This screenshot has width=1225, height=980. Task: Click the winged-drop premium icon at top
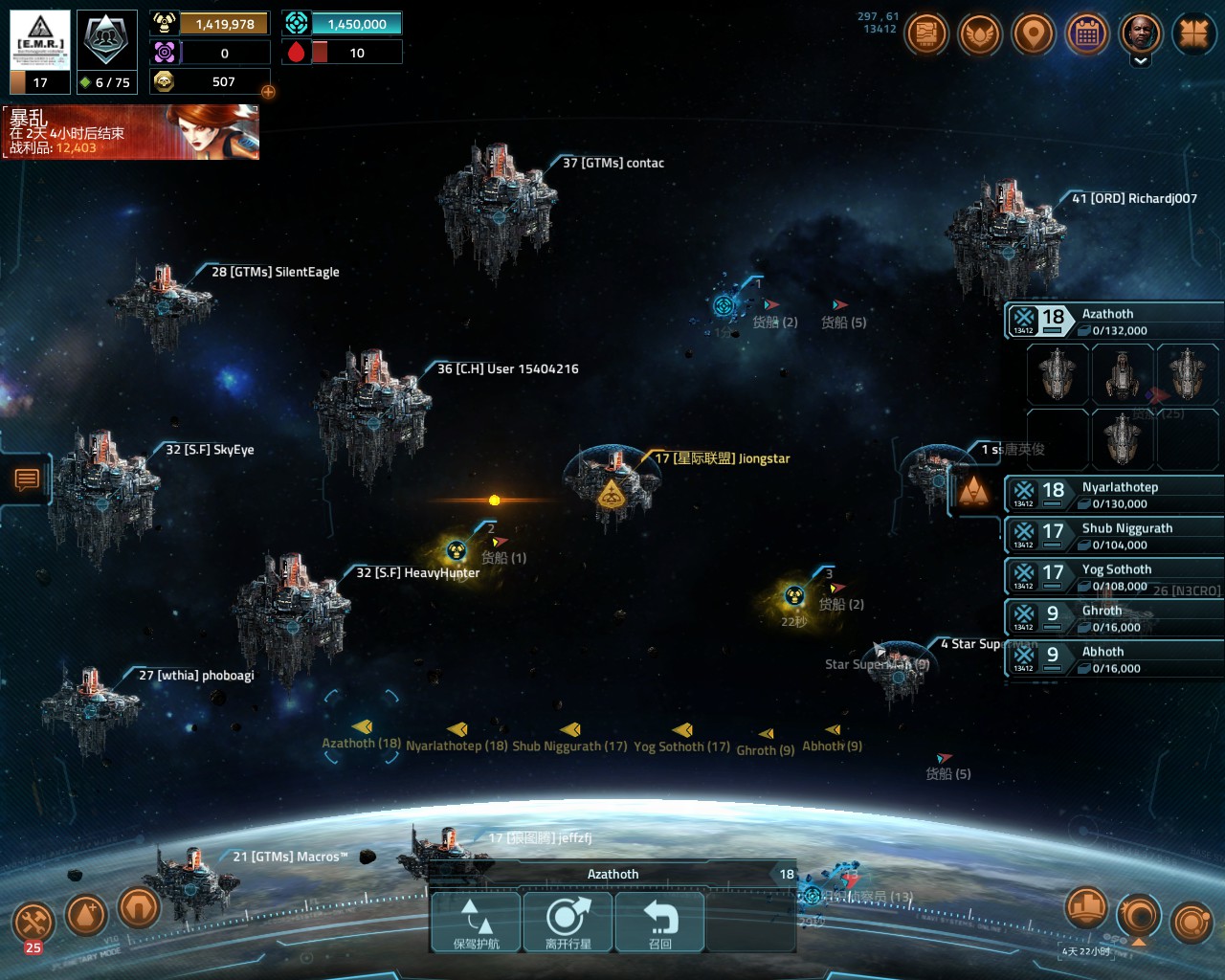(980, 35)
